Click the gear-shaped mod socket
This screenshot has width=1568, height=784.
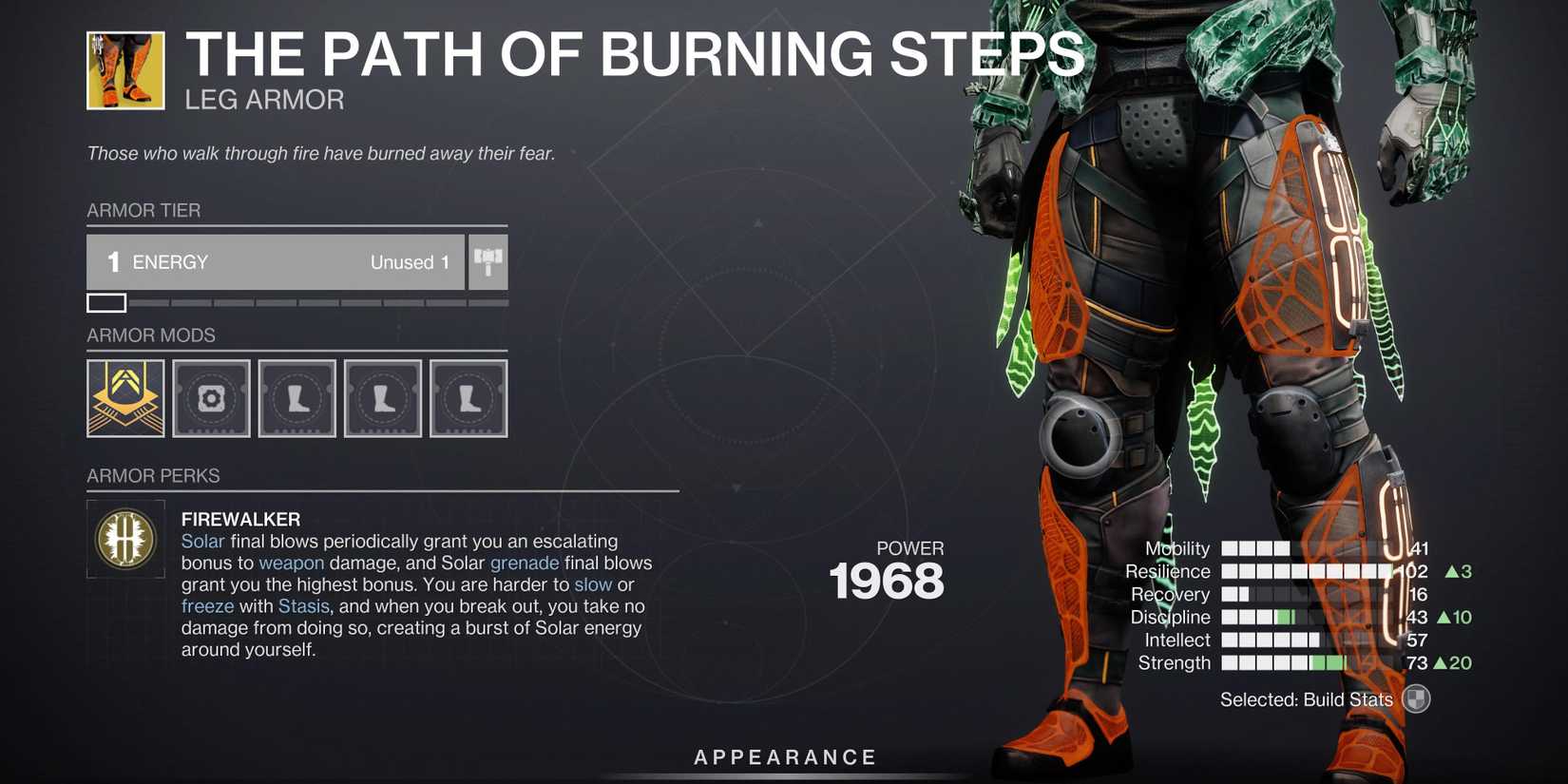[211, 398]
